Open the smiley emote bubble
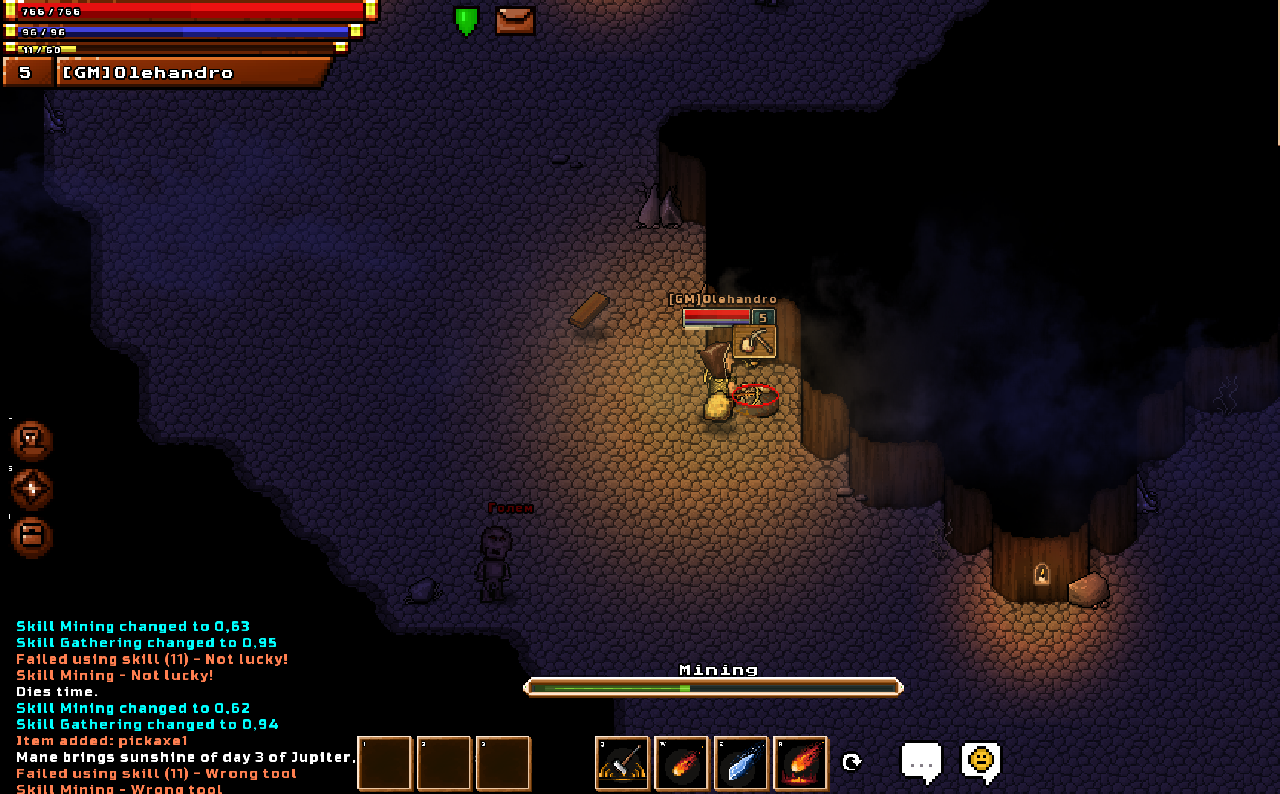 click(x=981, y=761)
